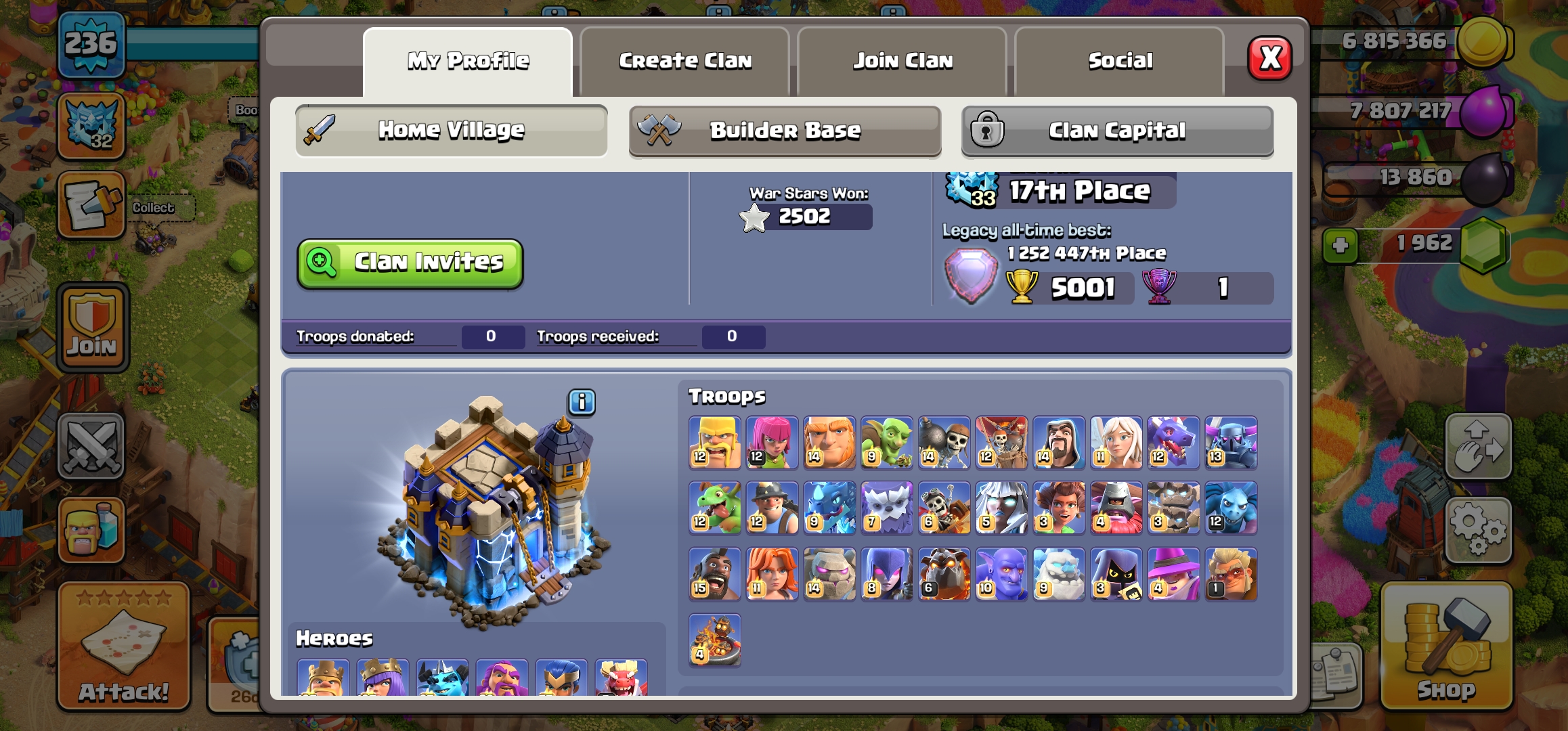Viewport: 1568px width, 731px height.
Task: Select the Barbarian troop icon
Action: pyautogui.click(x=715, y=442)
